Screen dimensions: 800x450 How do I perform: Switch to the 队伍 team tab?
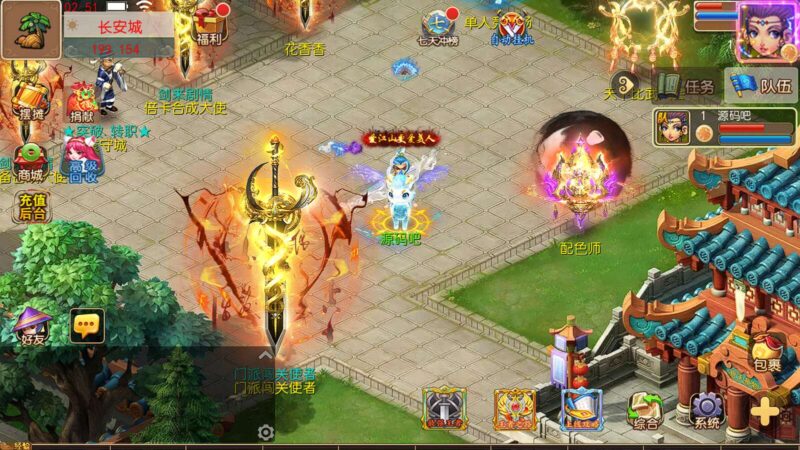click(x=761, y=86)
